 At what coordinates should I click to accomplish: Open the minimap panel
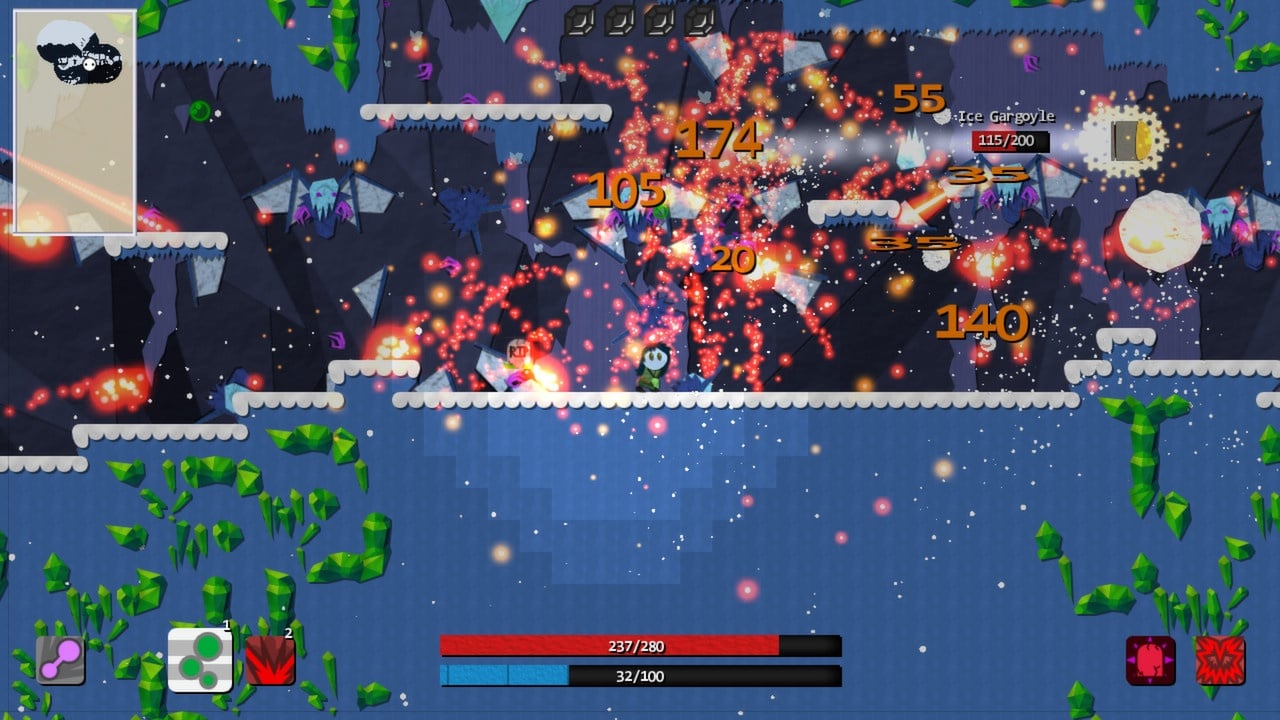point(75,122)
